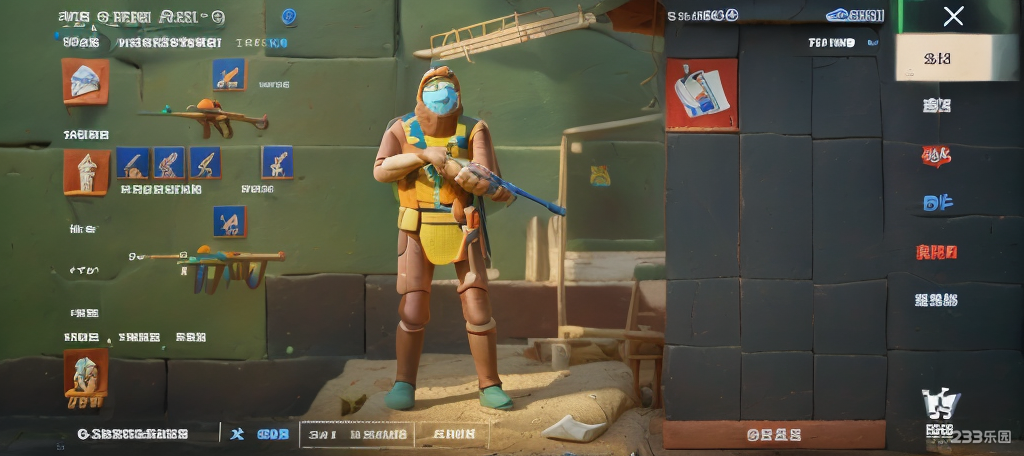Open the character portrait slot at bottom left

coord(85,378)
